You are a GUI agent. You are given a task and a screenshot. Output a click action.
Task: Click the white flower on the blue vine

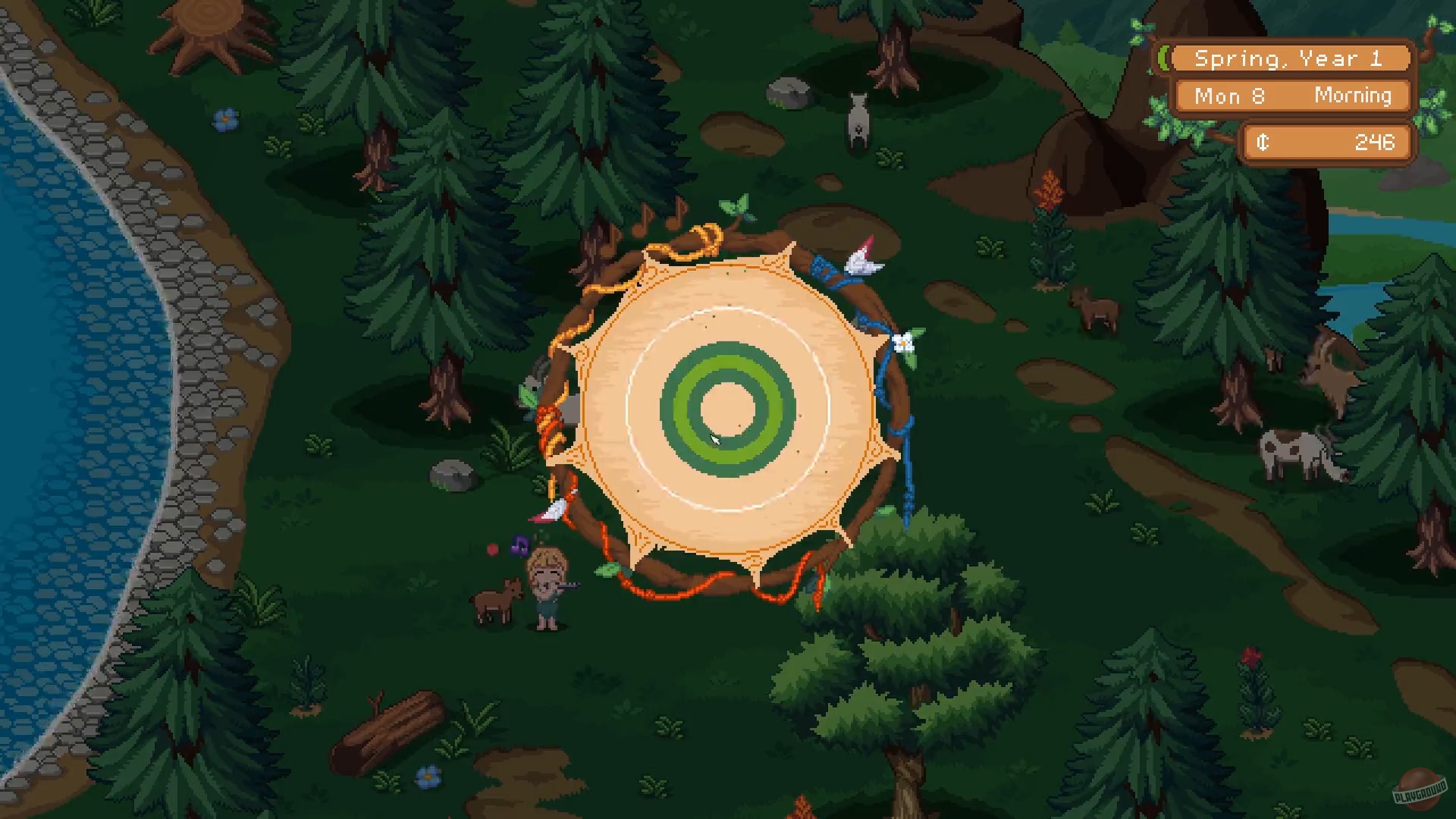coord(903,342)
